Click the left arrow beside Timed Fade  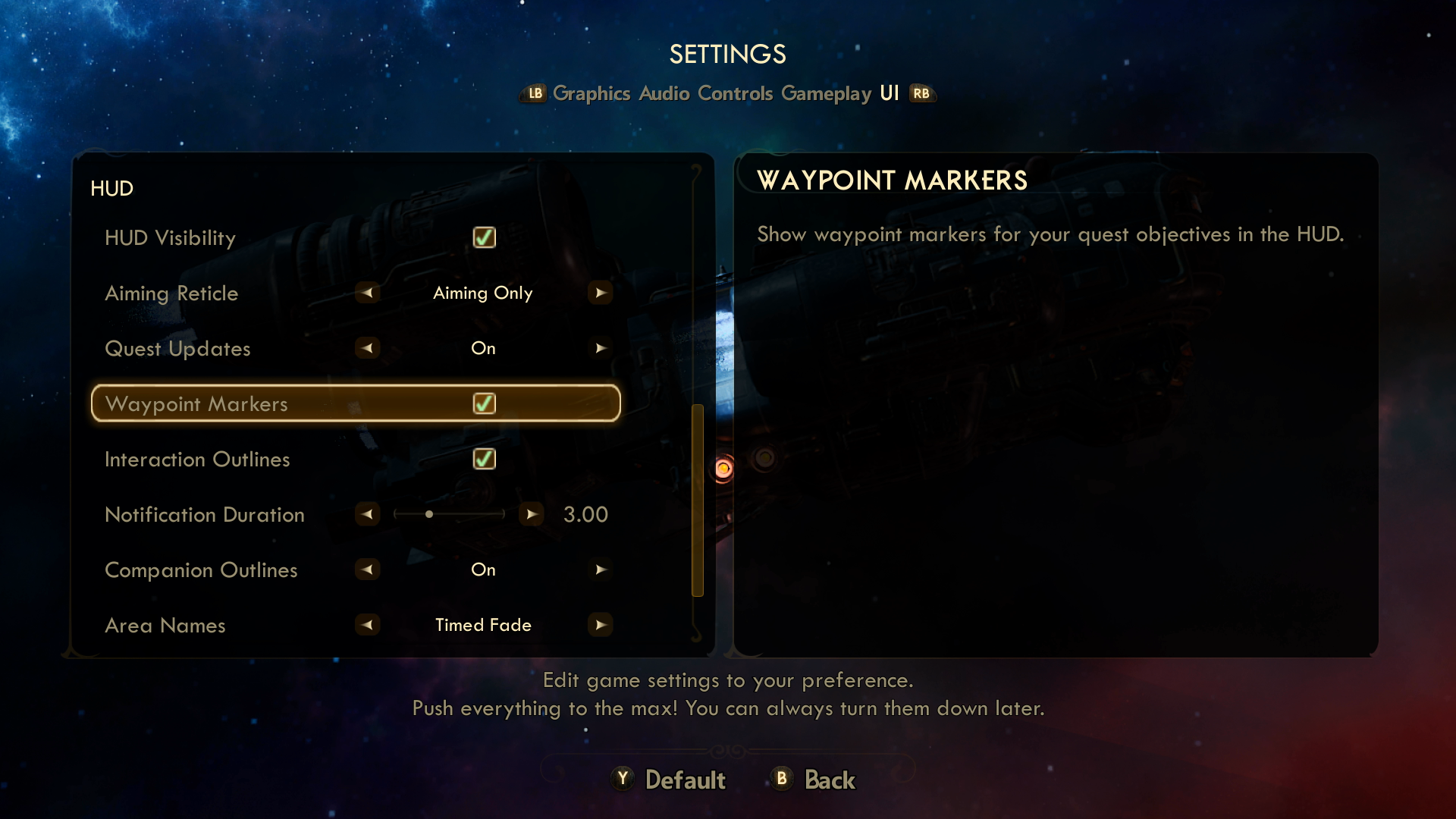coord(368,625)
